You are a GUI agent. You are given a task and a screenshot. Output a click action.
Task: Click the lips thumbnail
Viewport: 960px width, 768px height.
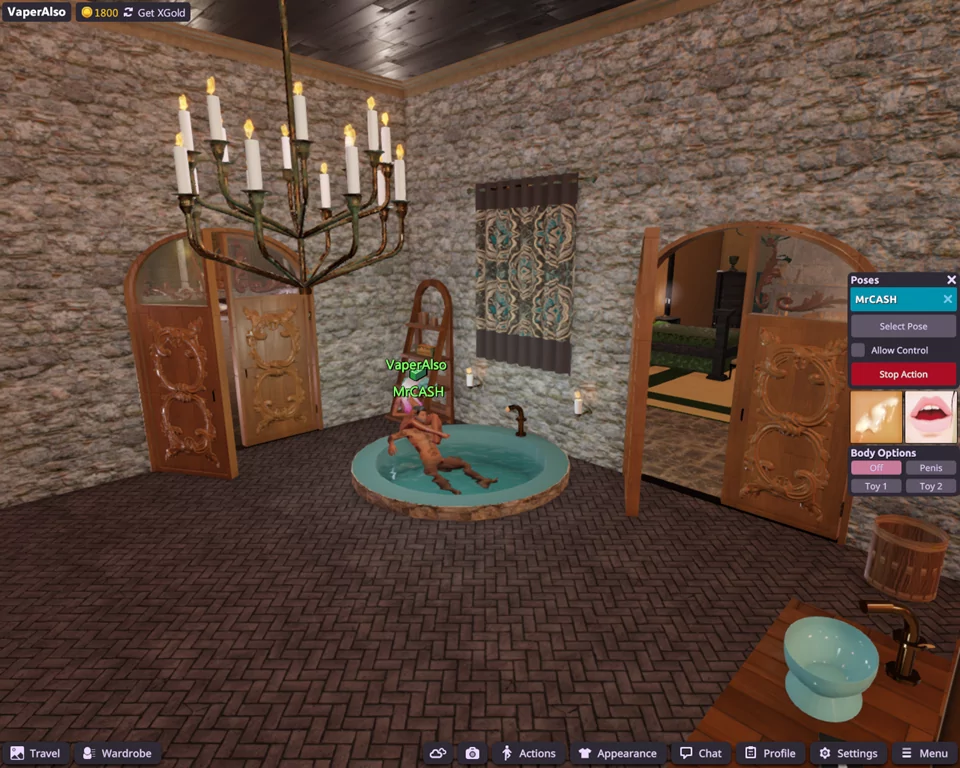point(931,417)
